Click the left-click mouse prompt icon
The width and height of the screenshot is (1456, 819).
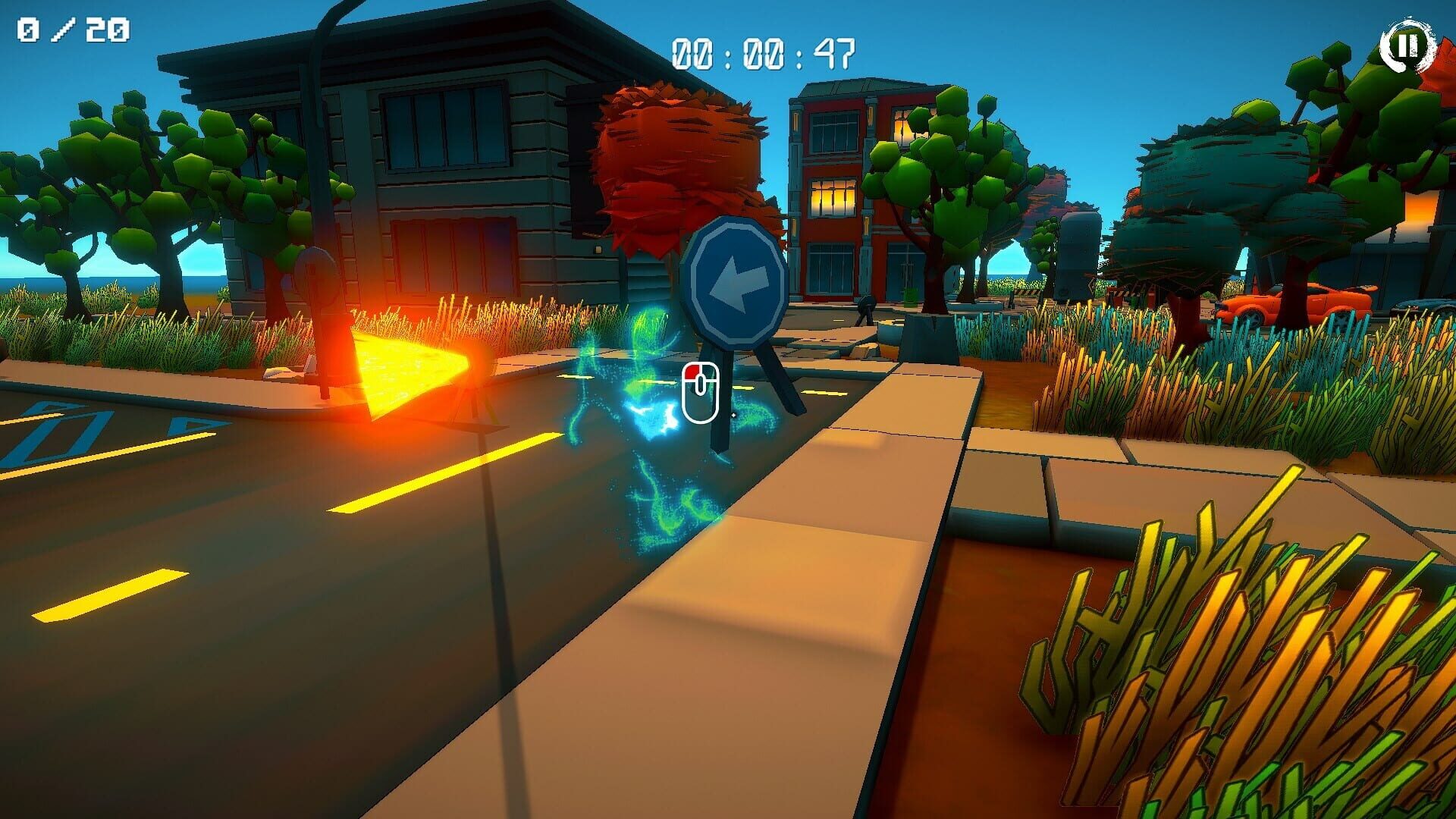(x=701, y=391)
